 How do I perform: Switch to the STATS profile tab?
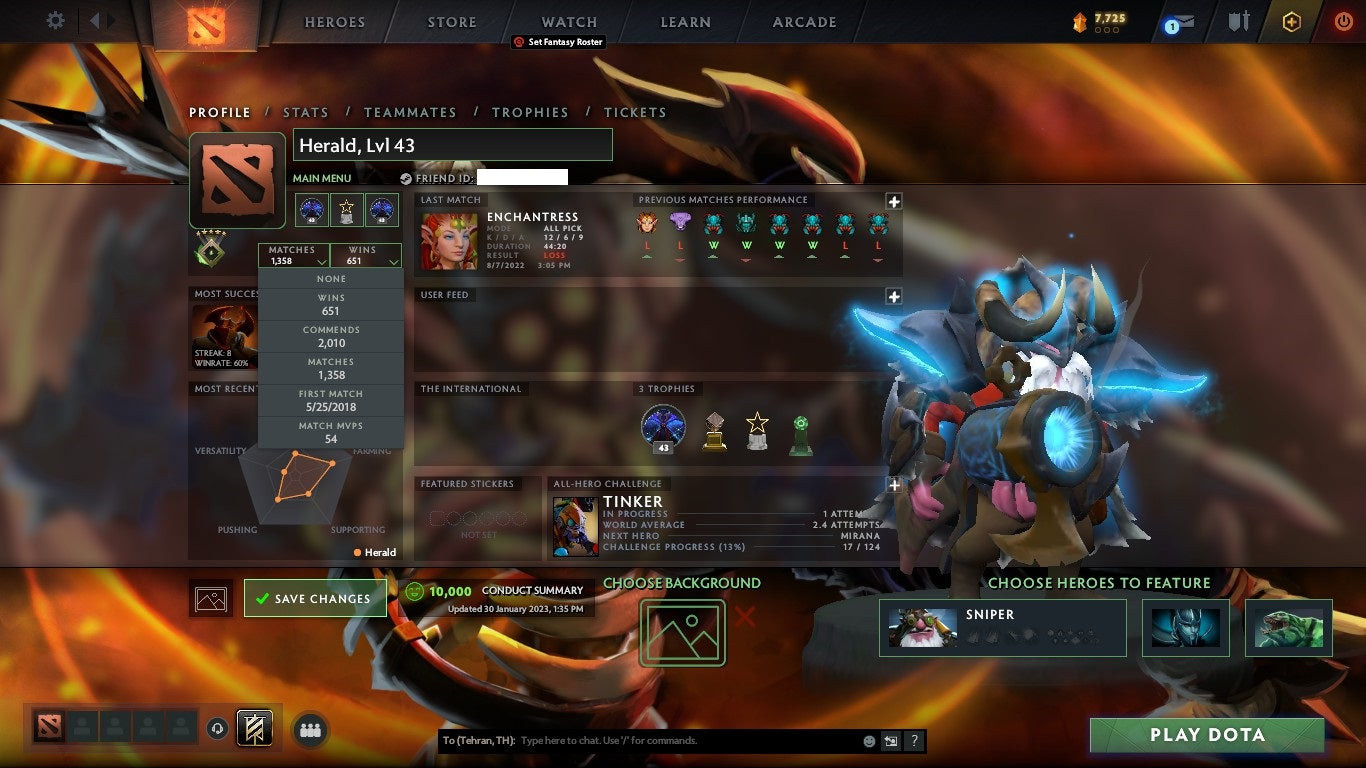[306, 113]
